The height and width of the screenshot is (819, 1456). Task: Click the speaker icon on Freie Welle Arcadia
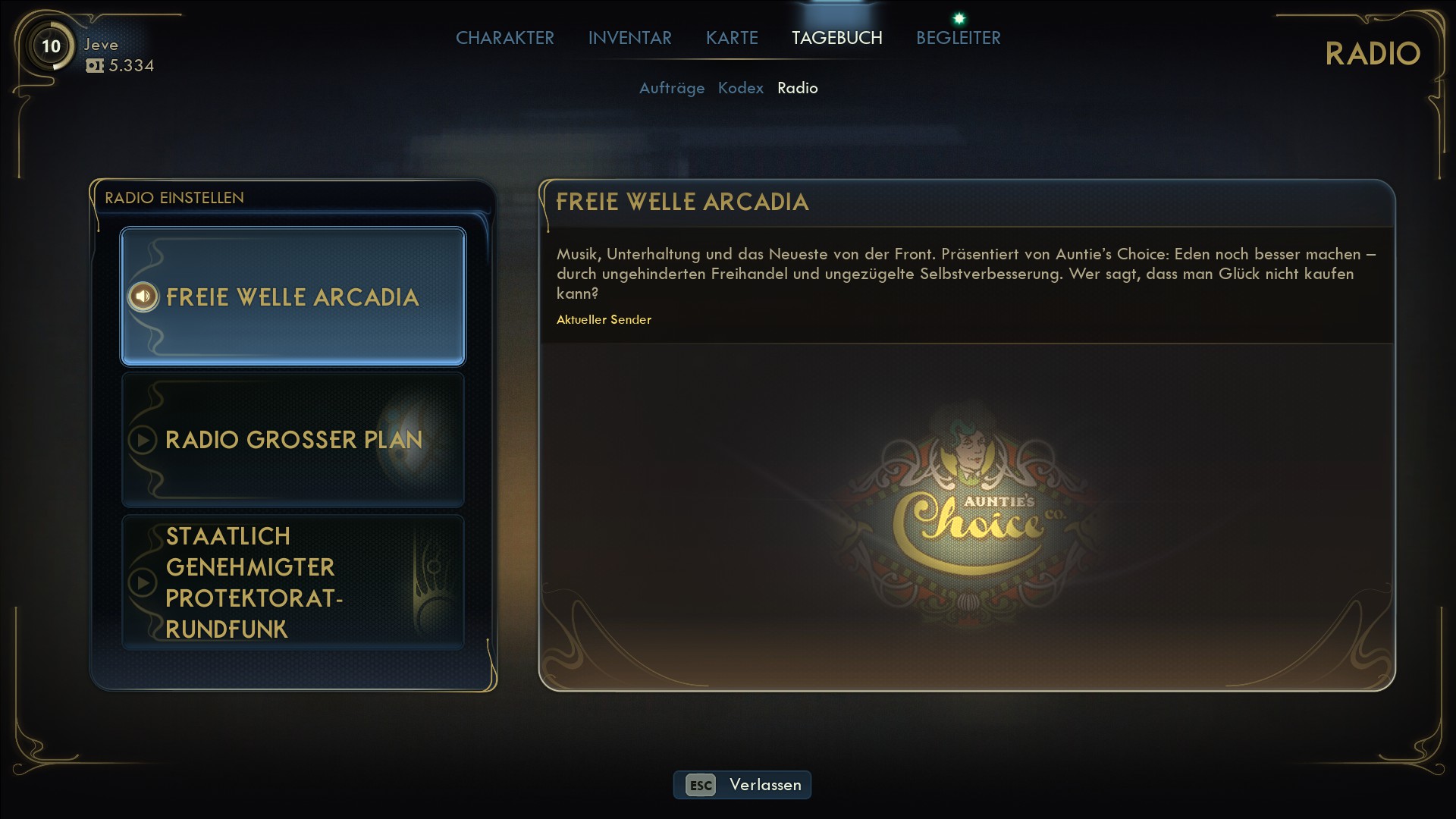pos(143,297)
